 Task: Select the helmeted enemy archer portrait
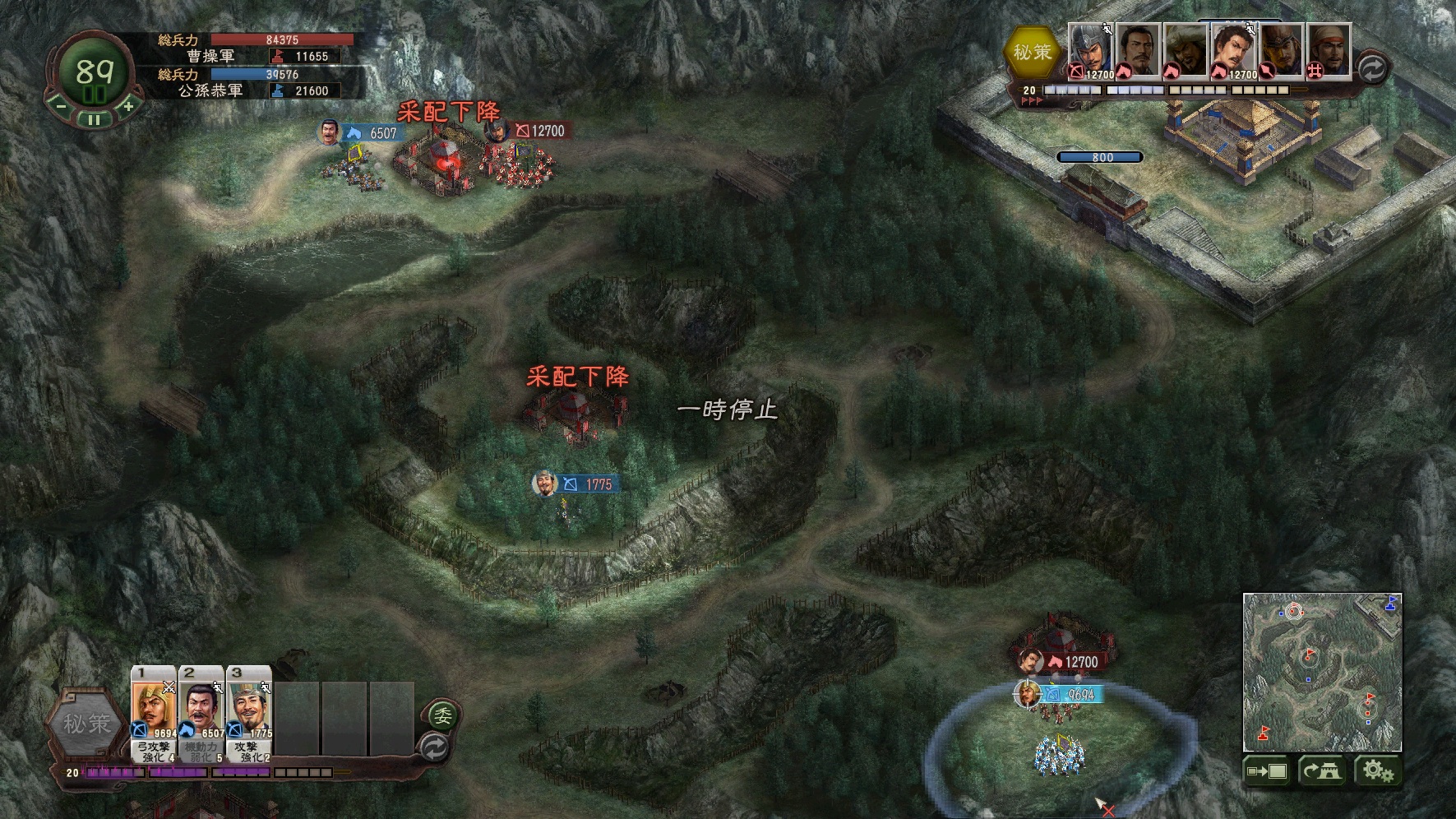[x=1090, y=51]
